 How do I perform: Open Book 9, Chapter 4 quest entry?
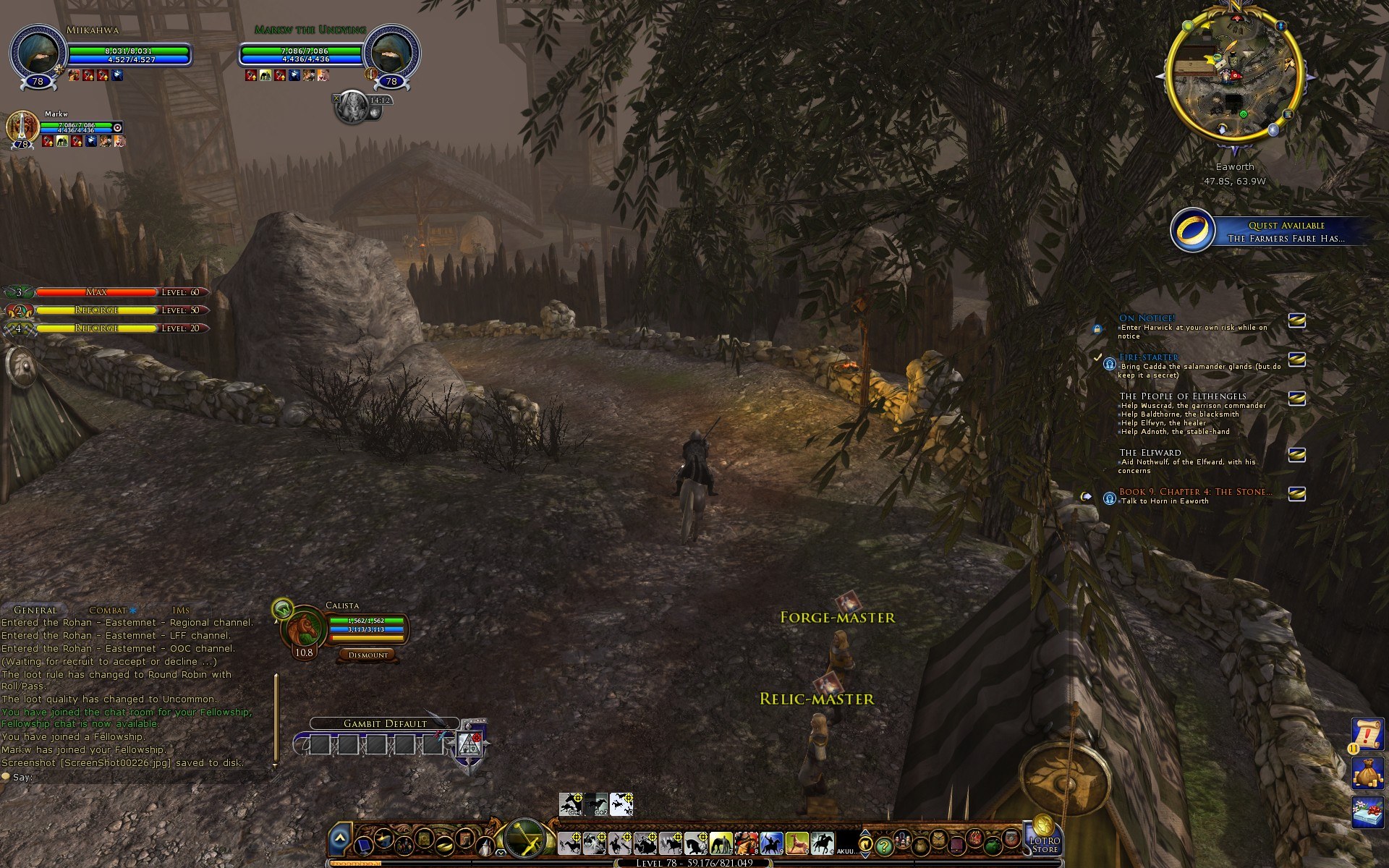tap(1195, 491)
